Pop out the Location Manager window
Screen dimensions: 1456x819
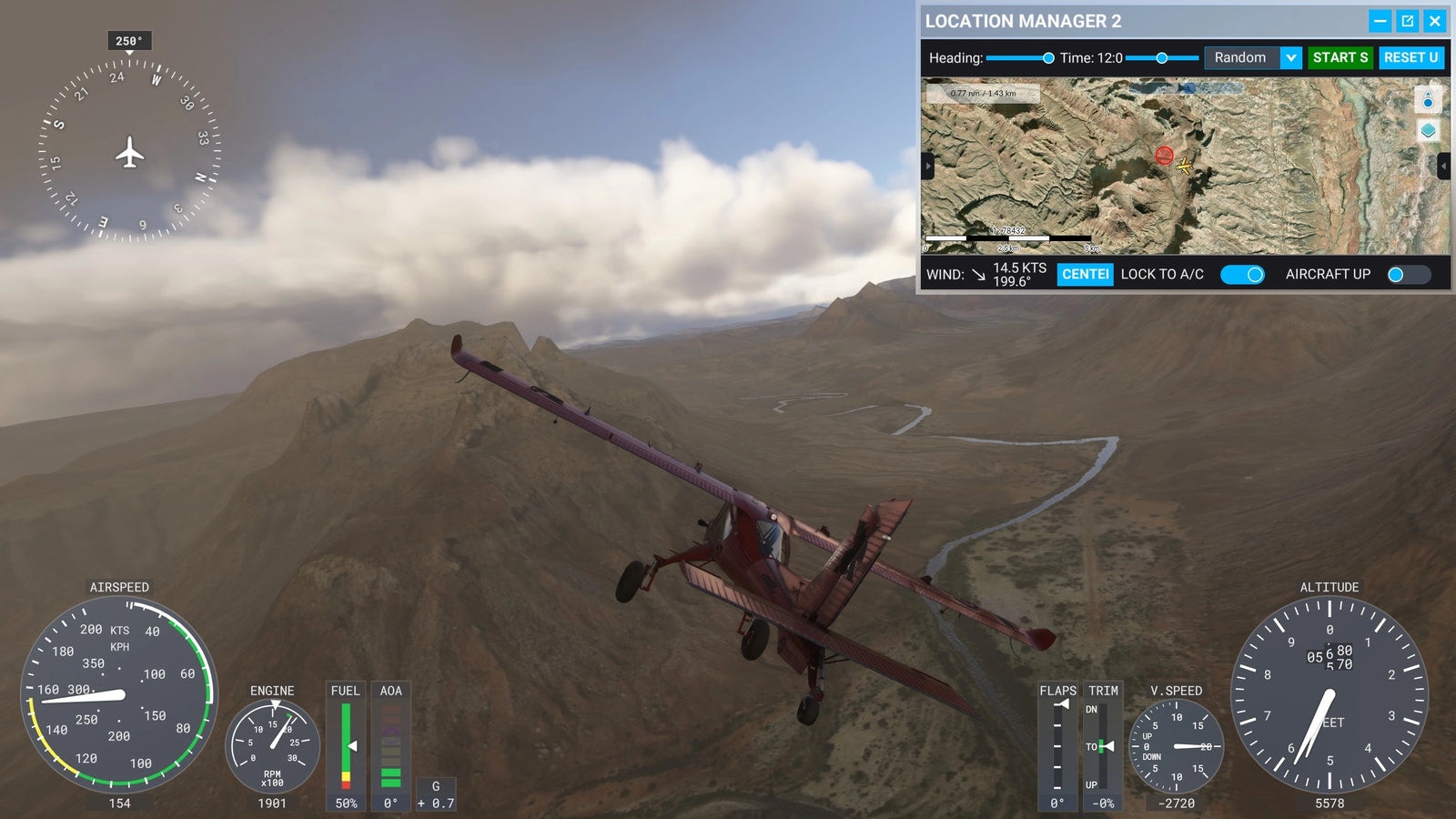coord(1408,21)
